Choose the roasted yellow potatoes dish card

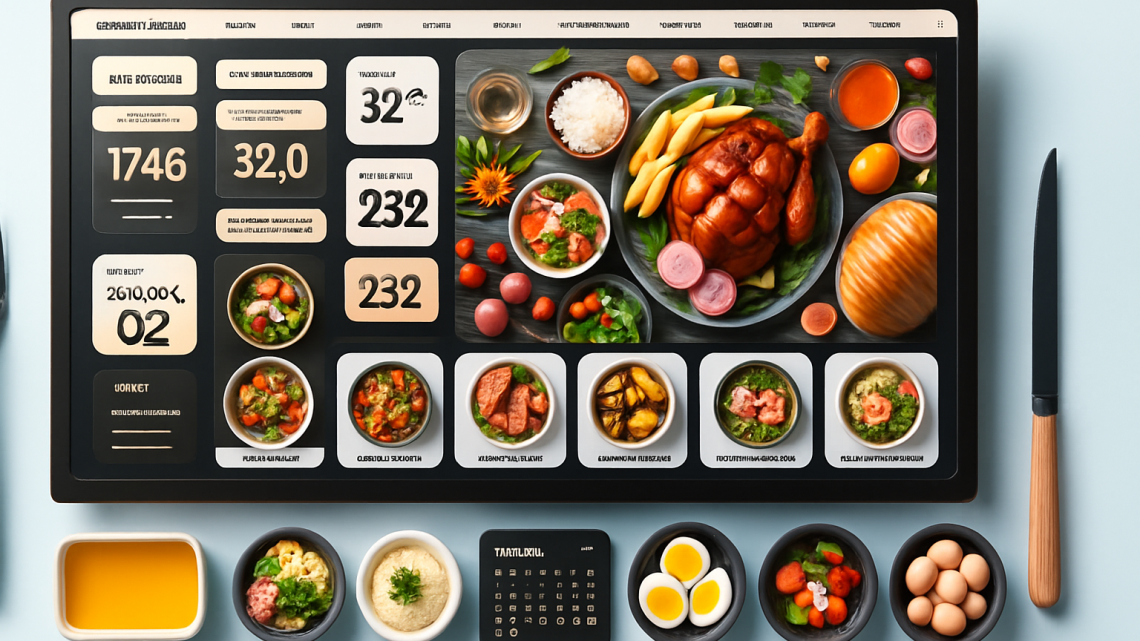coord(632,409)
